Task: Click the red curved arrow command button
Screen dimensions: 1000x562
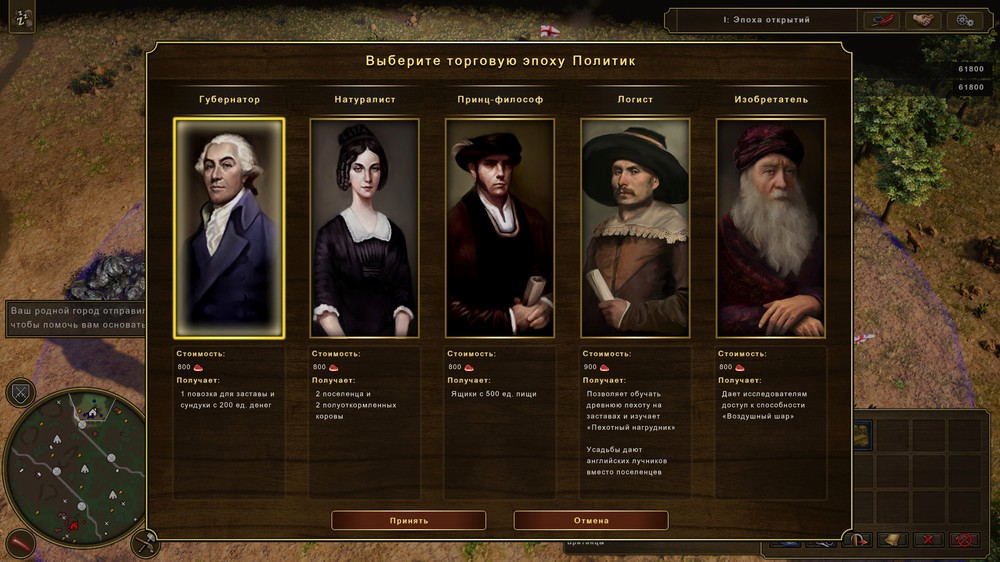Action: 858,540
